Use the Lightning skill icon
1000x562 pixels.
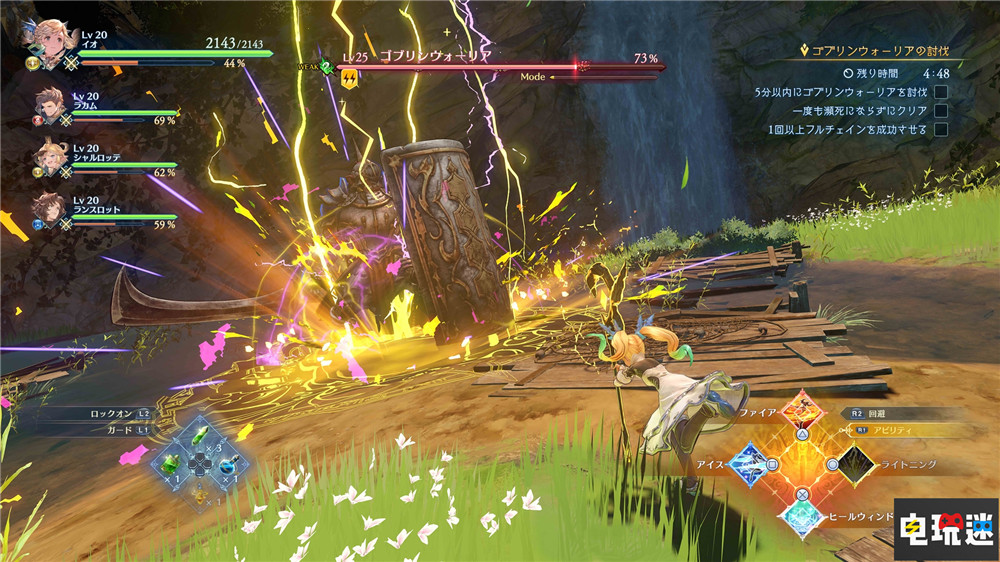pyautogui.click(x=859, y=464)
